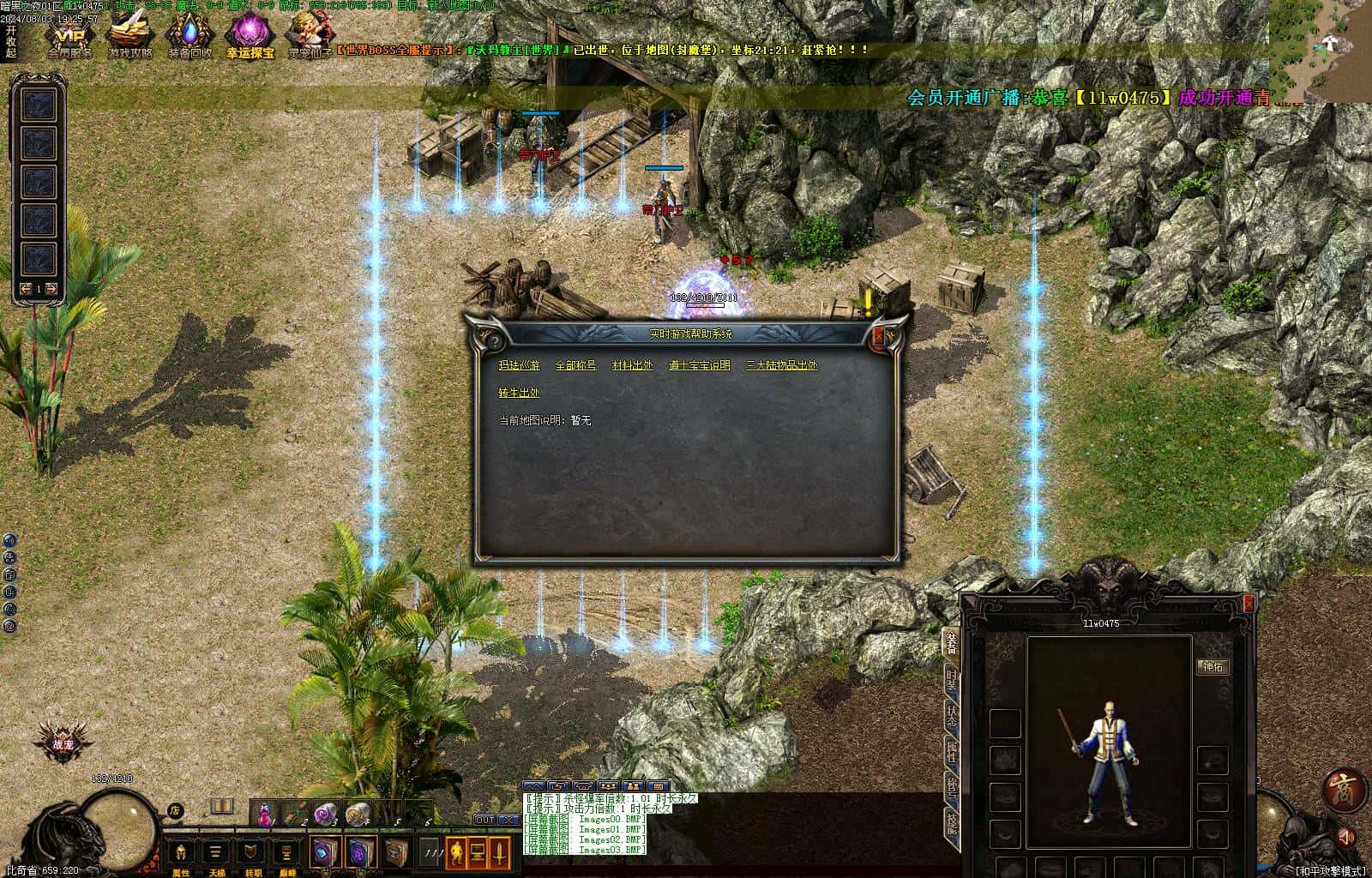Close the character equipment panel
This screenshot has height=878, width=1372.
[1249, 604]
